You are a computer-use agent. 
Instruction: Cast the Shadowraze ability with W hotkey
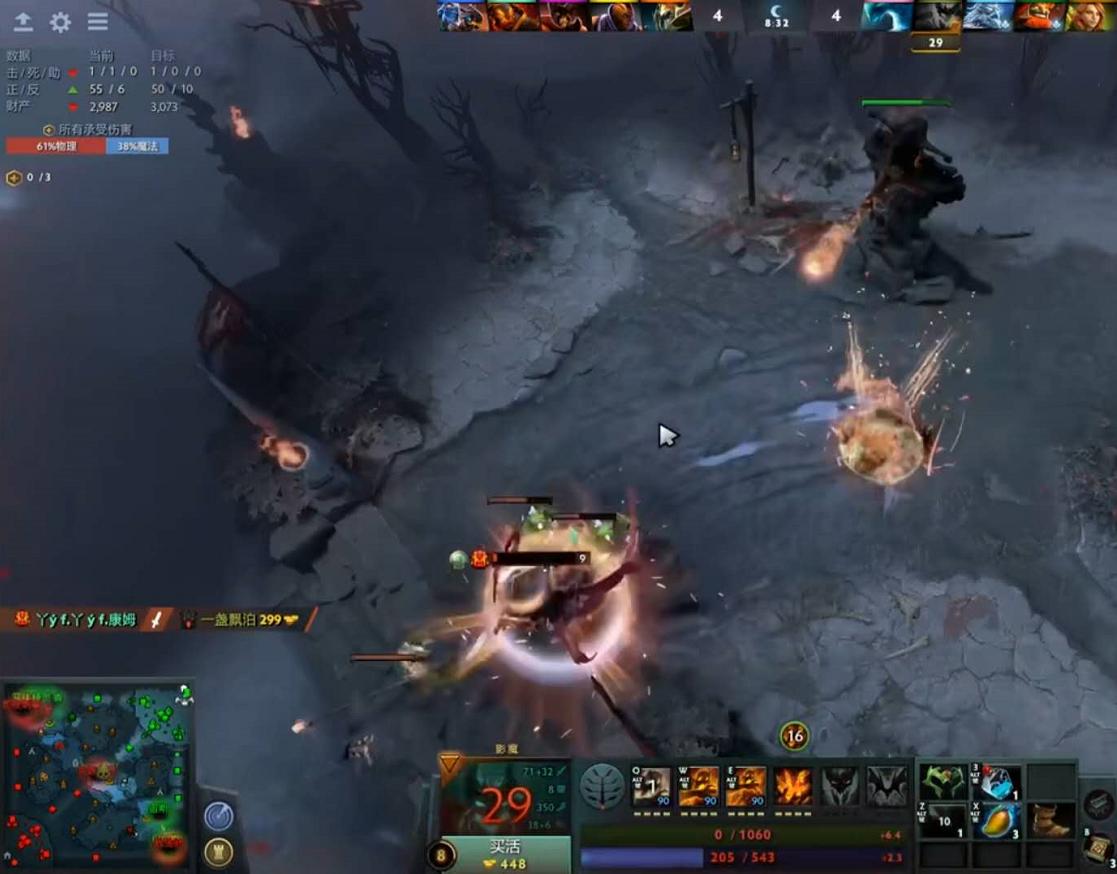coord(699,787)
